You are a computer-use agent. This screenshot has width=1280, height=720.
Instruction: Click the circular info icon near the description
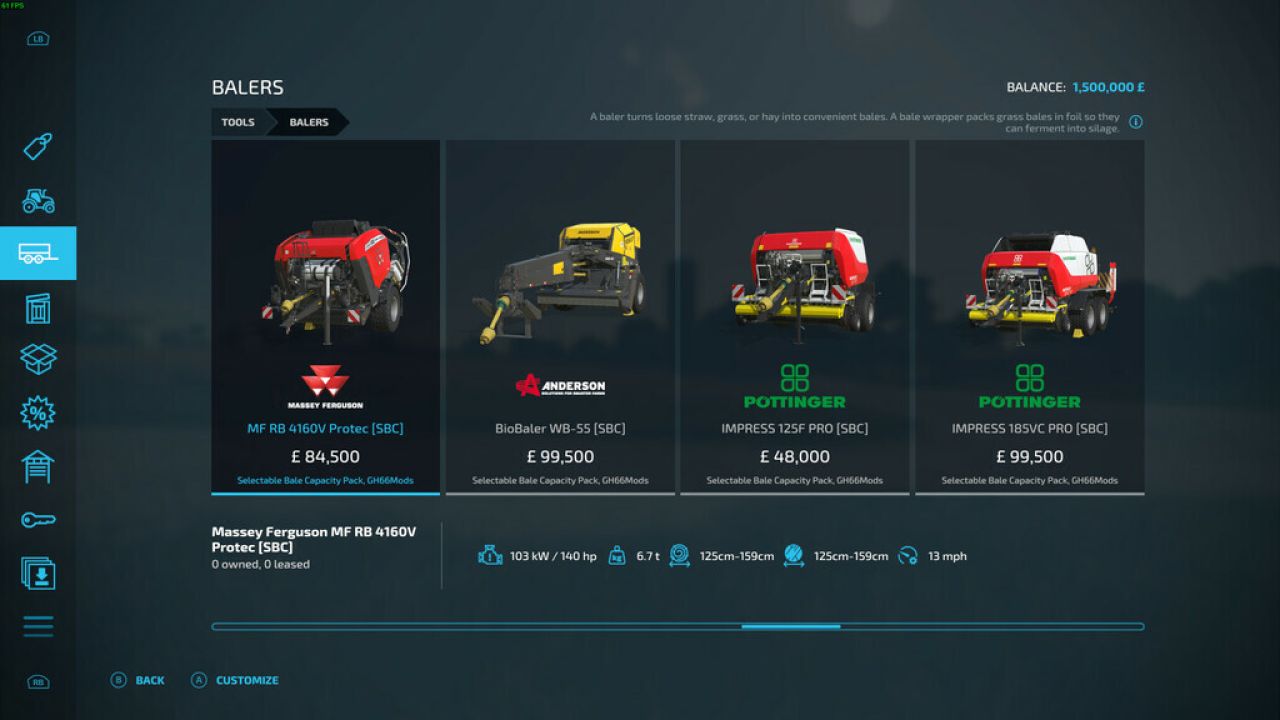(1136, 121)
